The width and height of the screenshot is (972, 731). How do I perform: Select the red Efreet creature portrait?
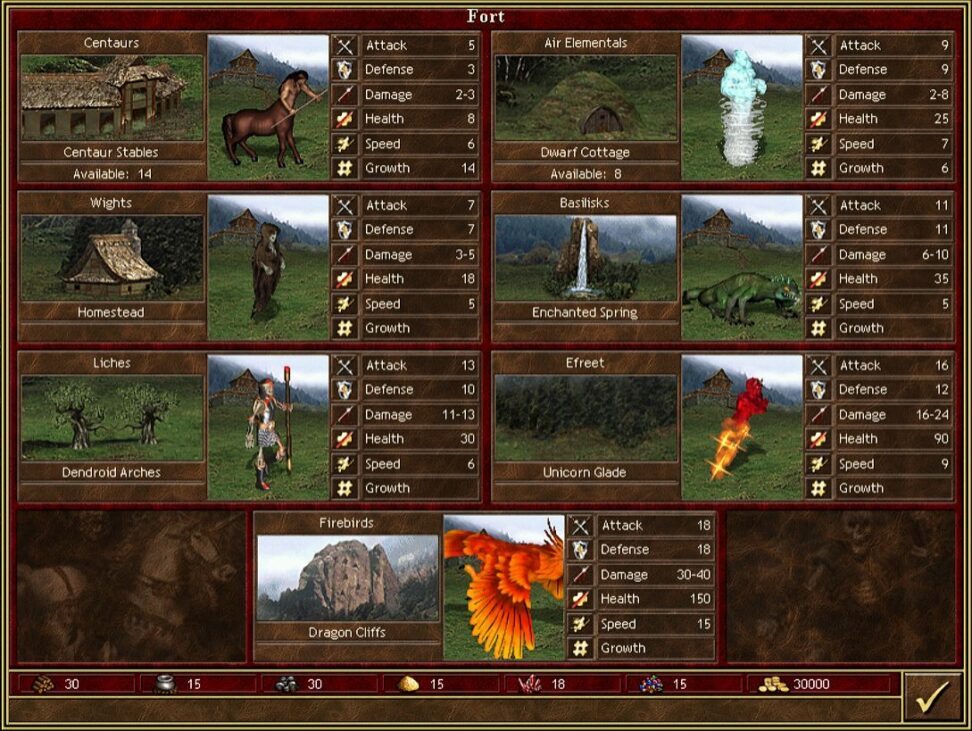tap(742, 428)
